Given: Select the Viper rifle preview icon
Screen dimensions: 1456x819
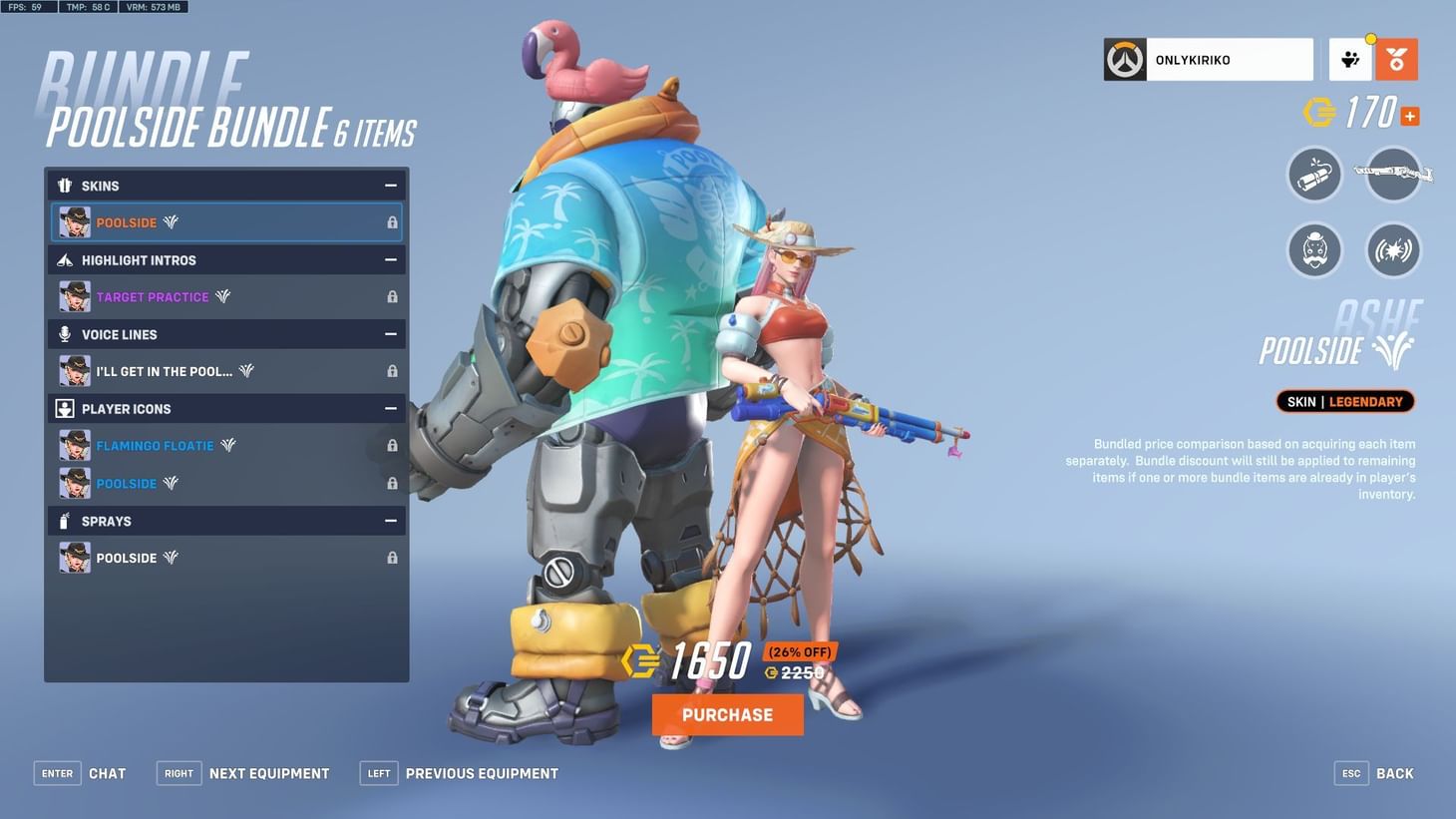Looking at the screenshot, I should (1392, 175).
